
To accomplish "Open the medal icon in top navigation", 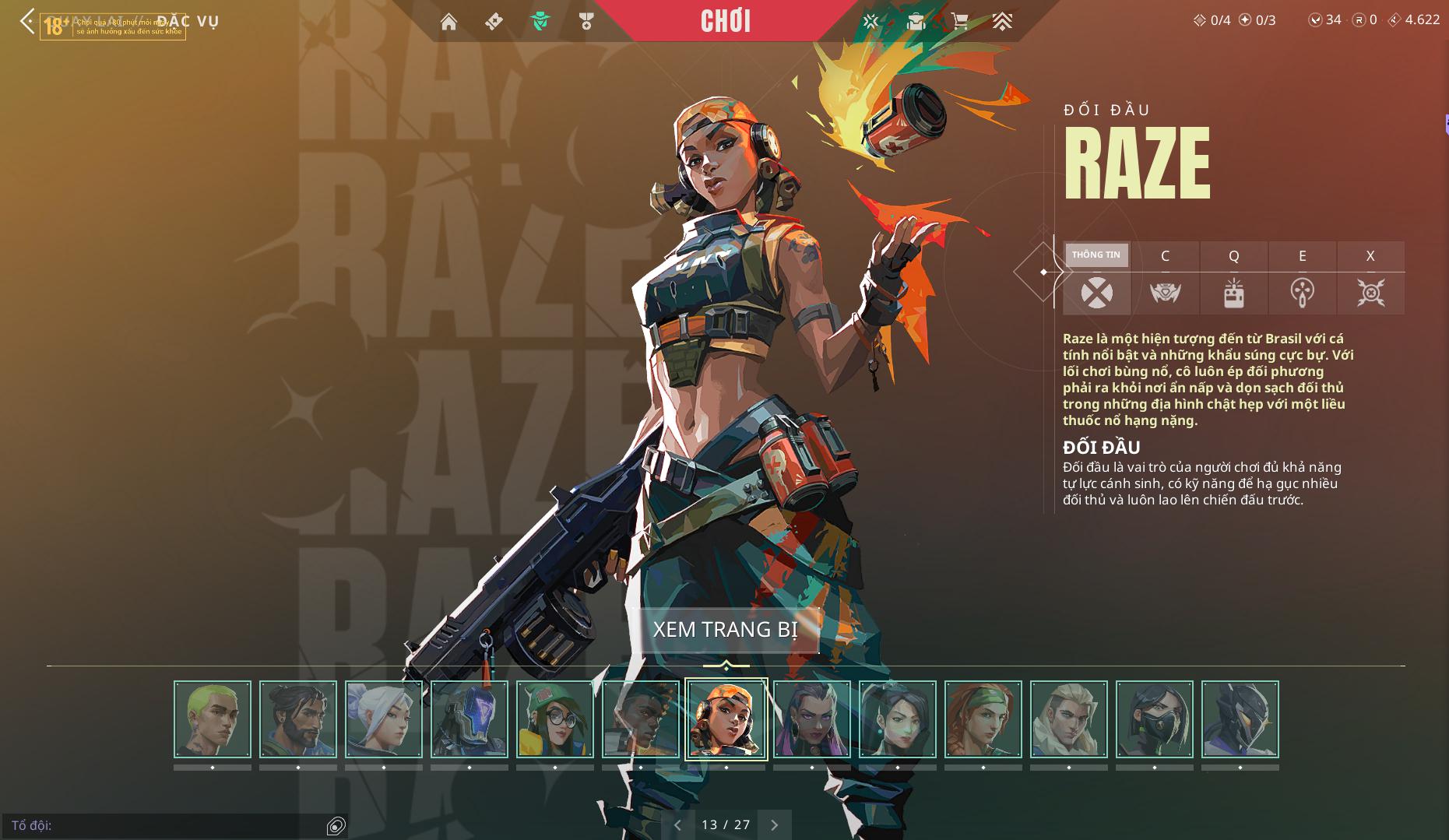I will coord(586,22).
